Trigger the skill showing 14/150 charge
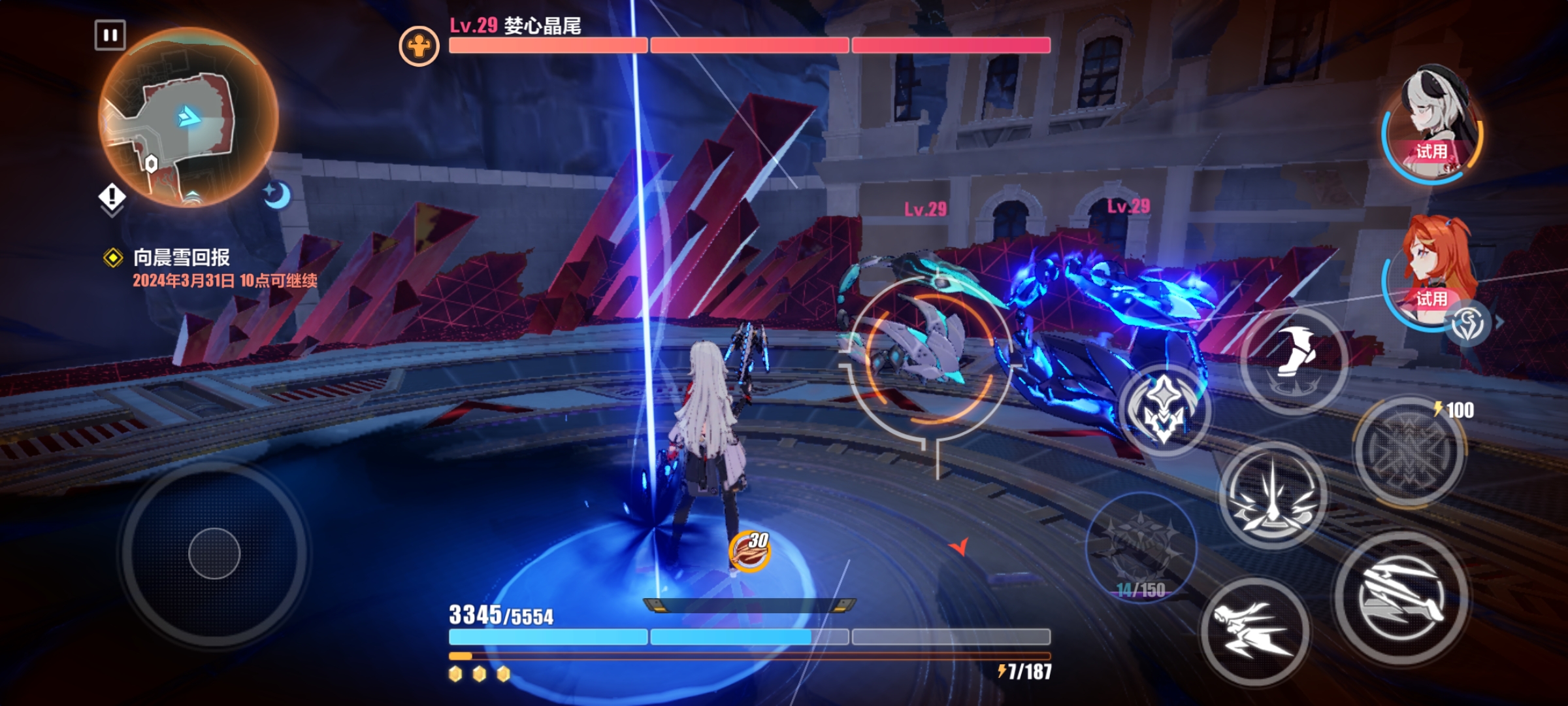This screenshot has height=706, width=1568. [1141, 546]
